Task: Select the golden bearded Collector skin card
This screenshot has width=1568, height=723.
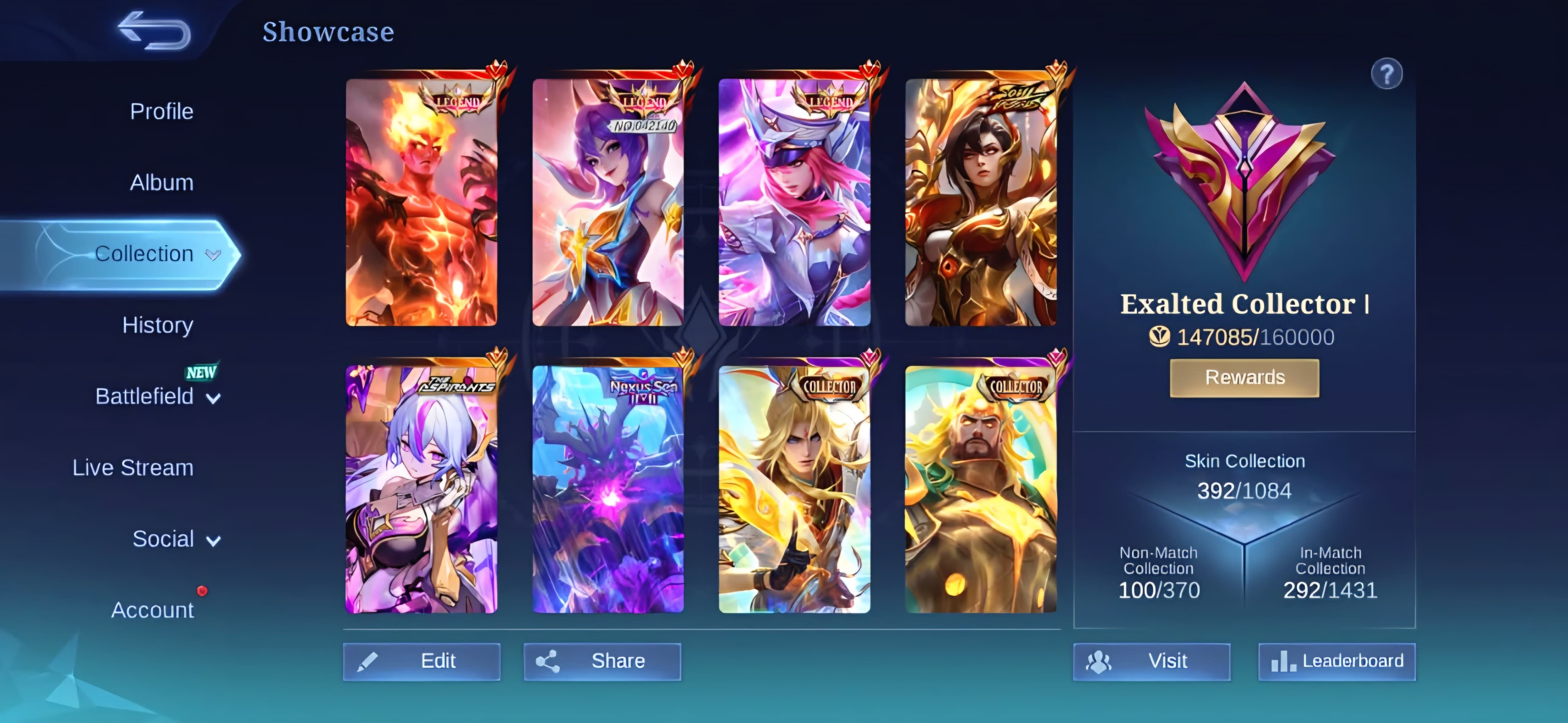Action: pyautogui.click(x=980, y=489)
